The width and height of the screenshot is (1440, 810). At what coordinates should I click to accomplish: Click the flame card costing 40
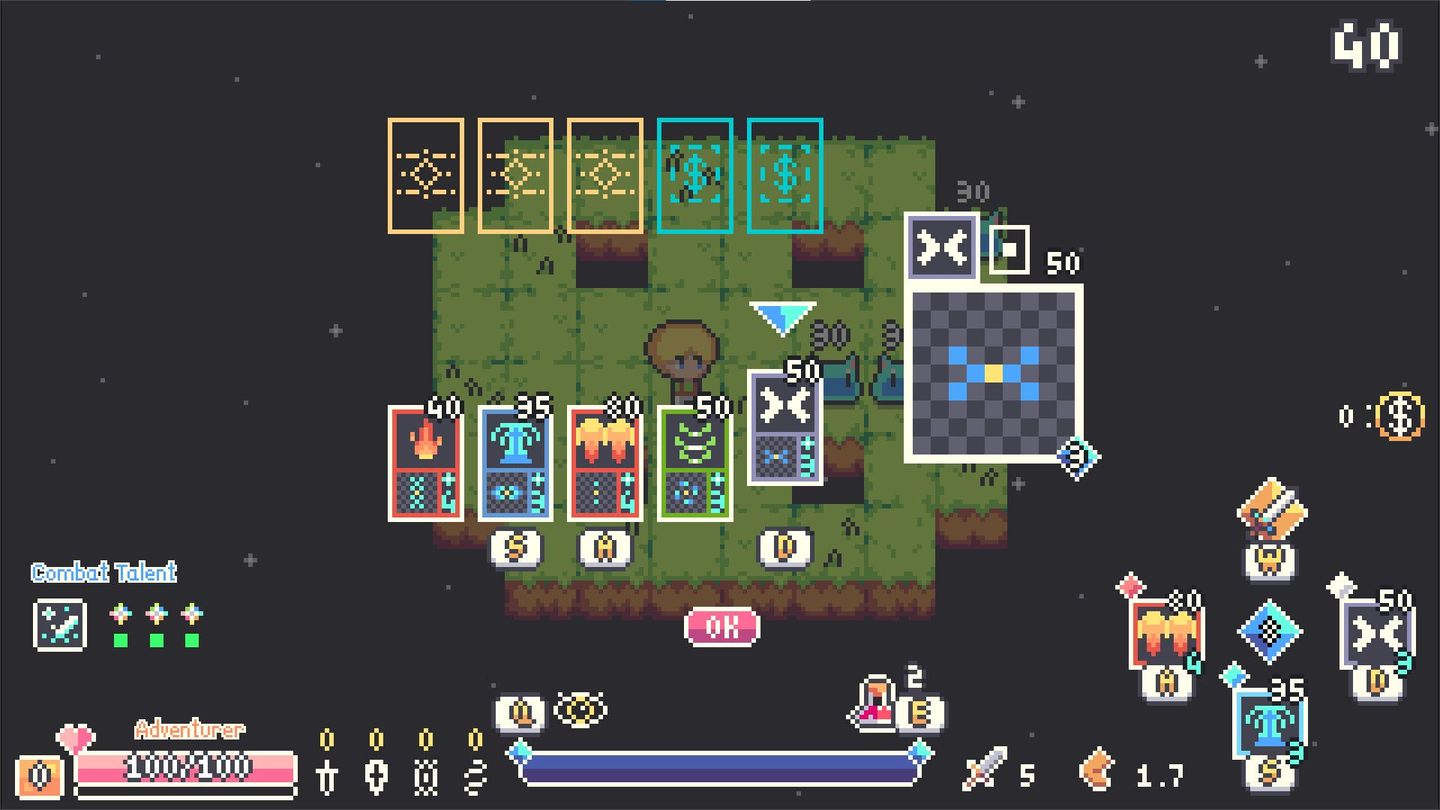click(x=427, y=462)
